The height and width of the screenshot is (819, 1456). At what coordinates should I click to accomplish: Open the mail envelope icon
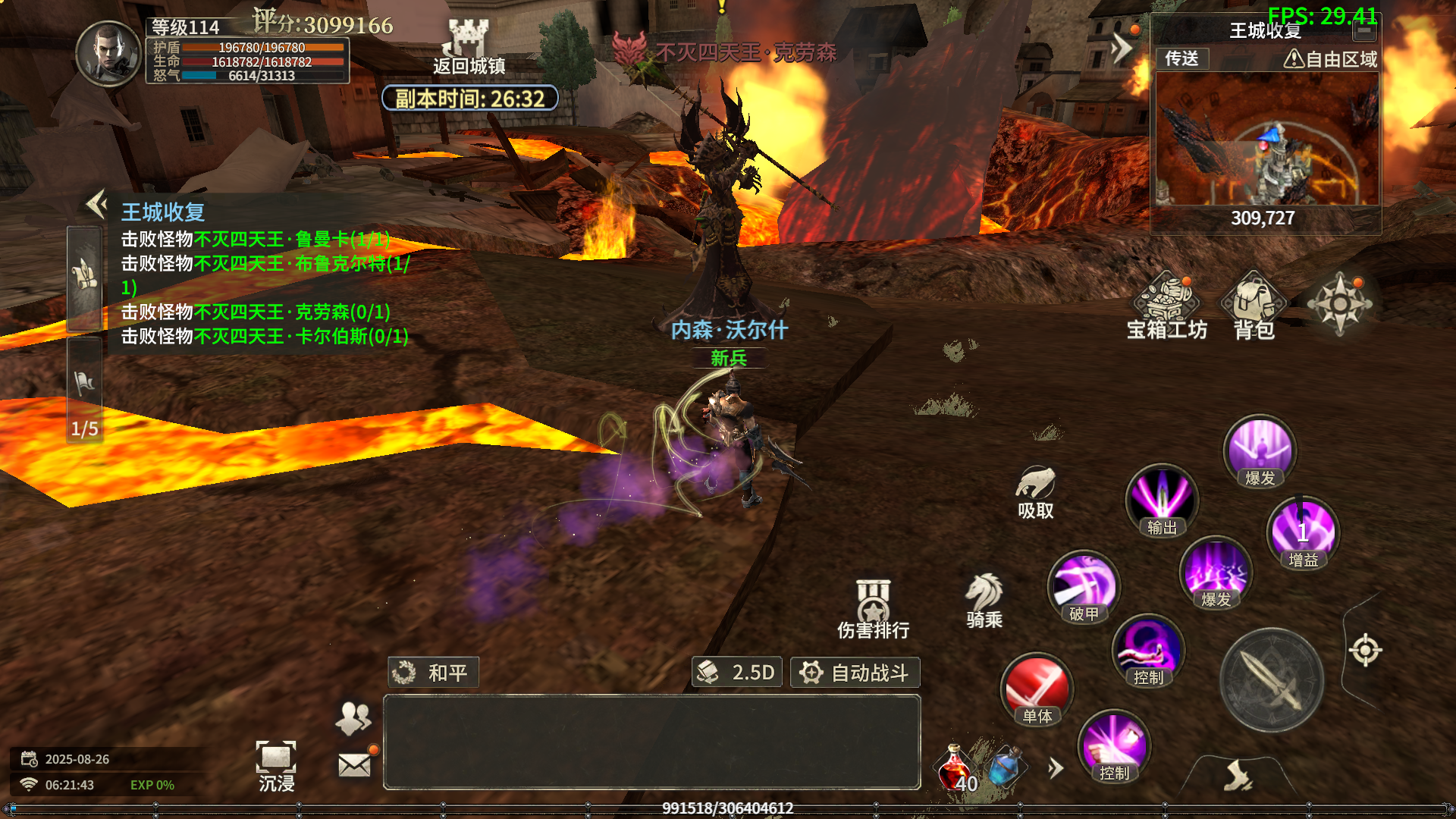click(x=354, y=765)
